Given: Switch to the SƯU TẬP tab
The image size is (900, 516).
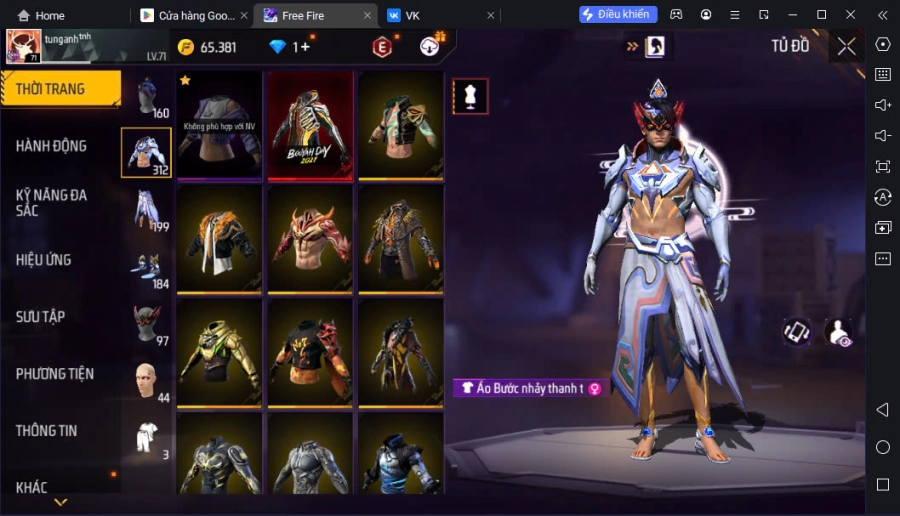Looking at the screenshot, I should coord(41,317).
